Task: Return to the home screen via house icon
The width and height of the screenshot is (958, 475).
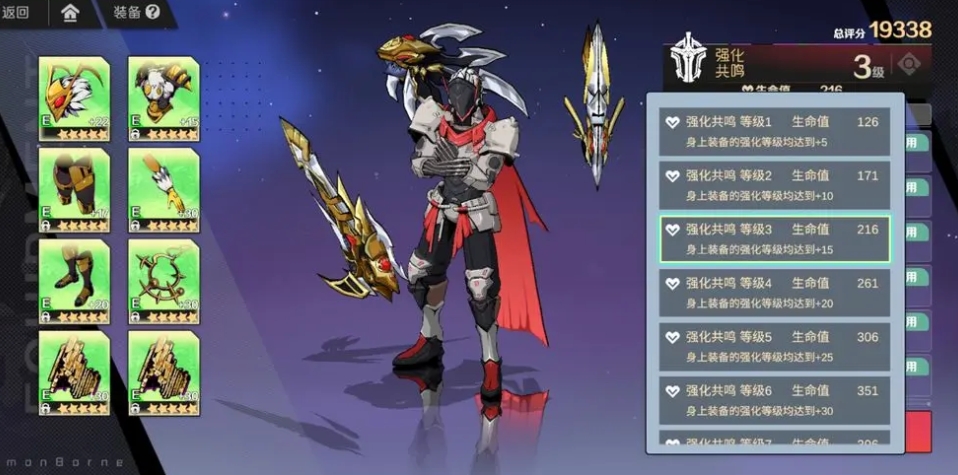Action: click(70, 13)
